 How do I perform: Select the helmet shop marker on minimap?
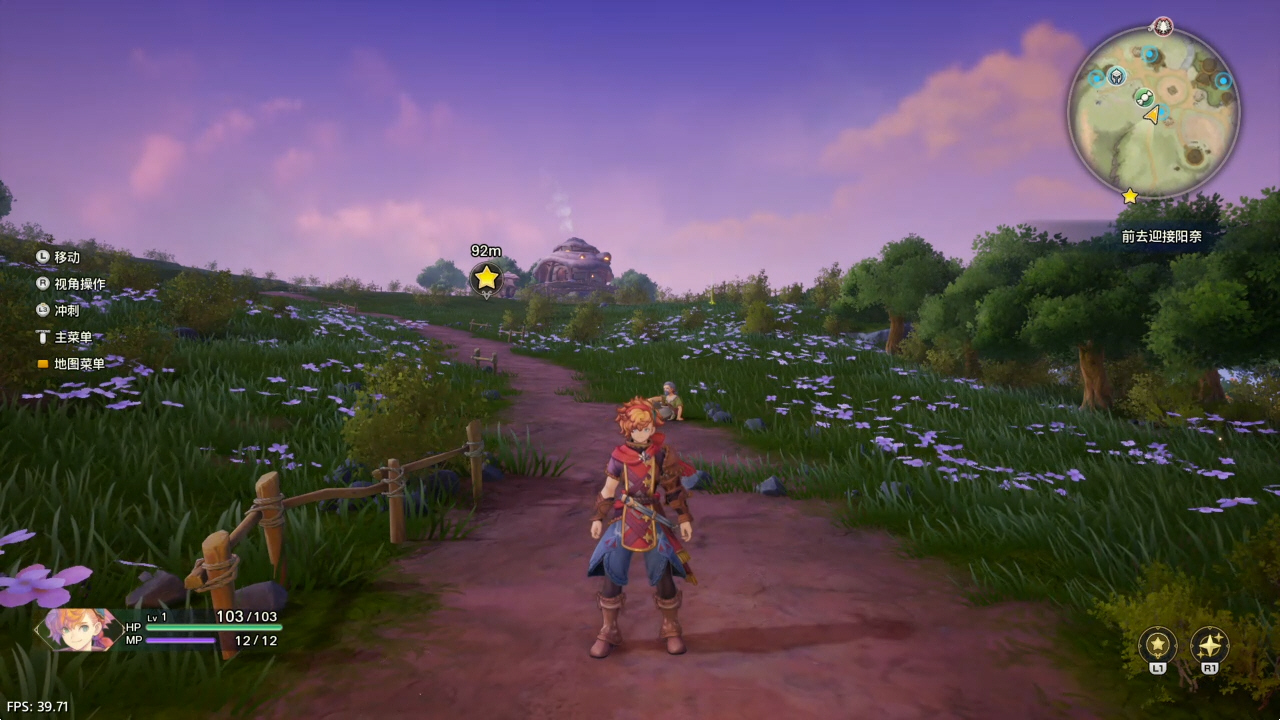[1116, 76]
